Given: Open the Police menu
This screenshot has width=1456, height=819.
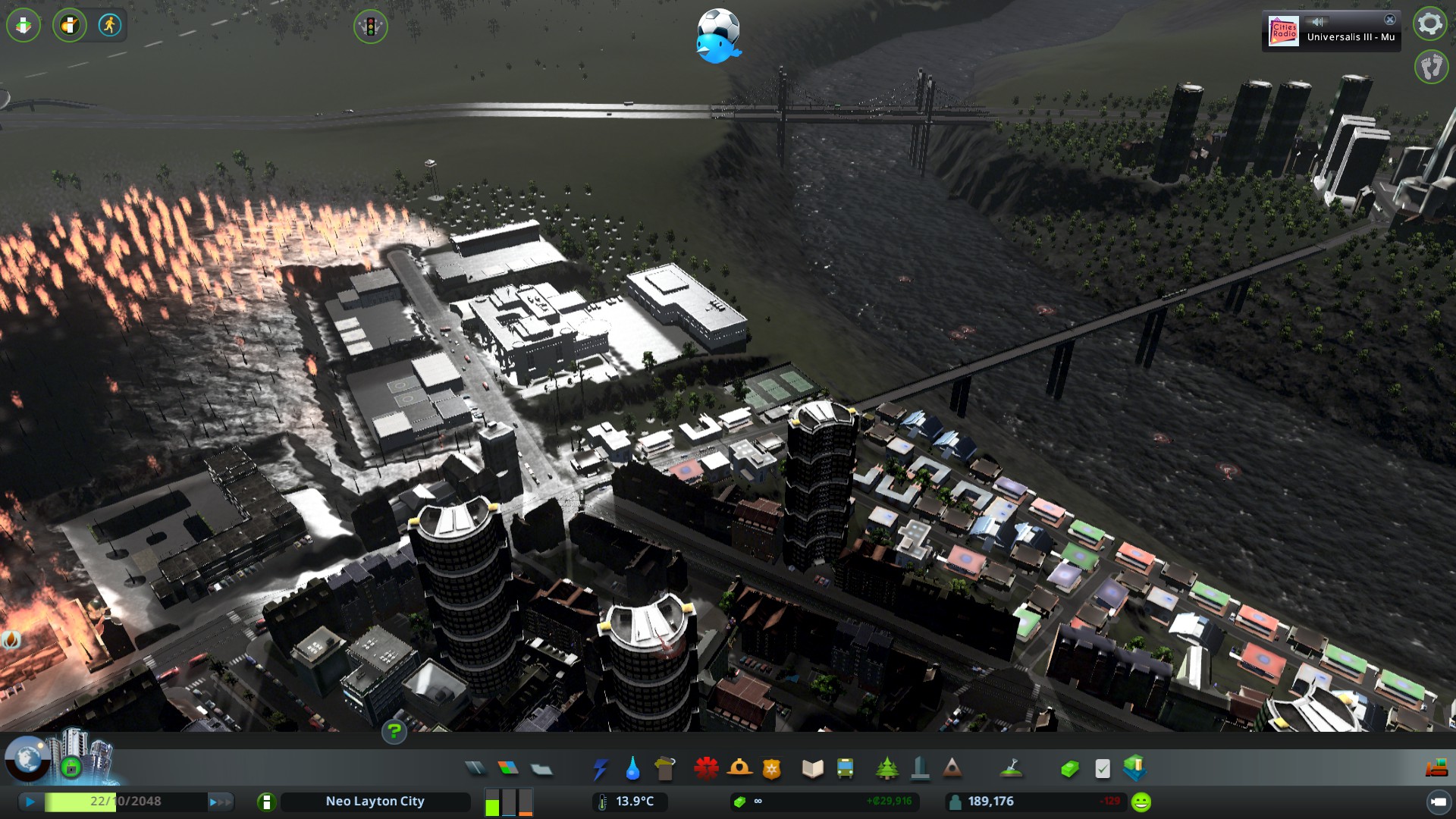Looking at the screenshot, I should point(772,769).
